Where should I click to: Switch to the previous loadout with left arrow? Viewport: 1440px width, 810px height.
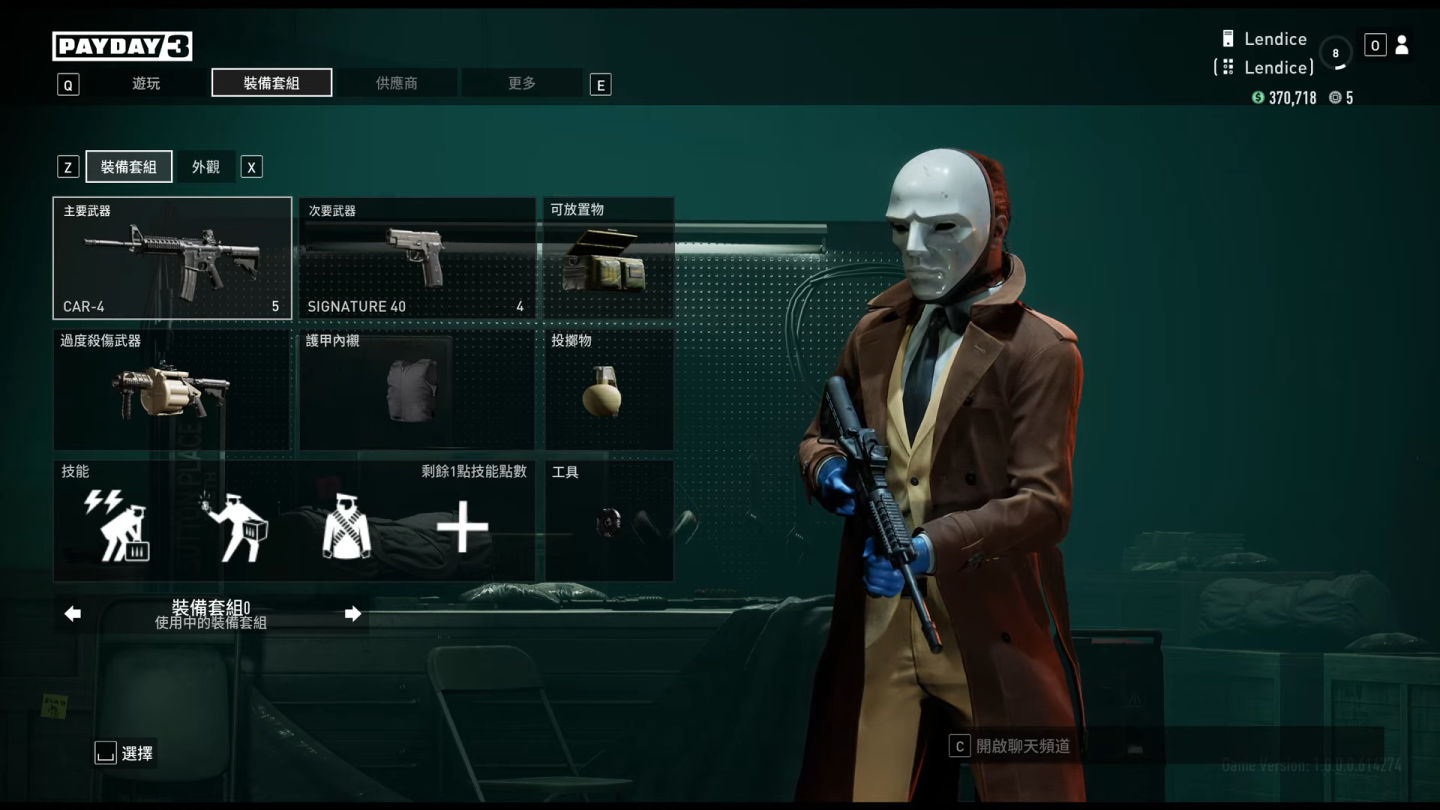[72, 614]
